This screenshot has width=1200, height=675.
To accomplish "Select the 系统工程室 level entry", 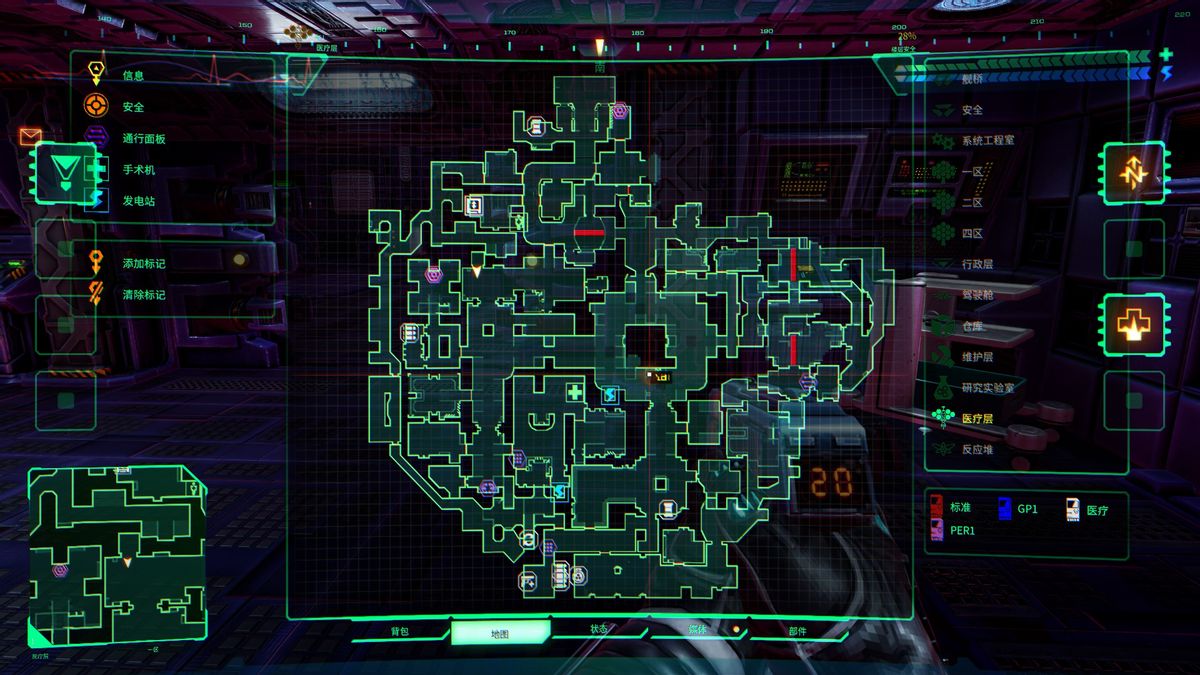I will [x=987, y=140].
